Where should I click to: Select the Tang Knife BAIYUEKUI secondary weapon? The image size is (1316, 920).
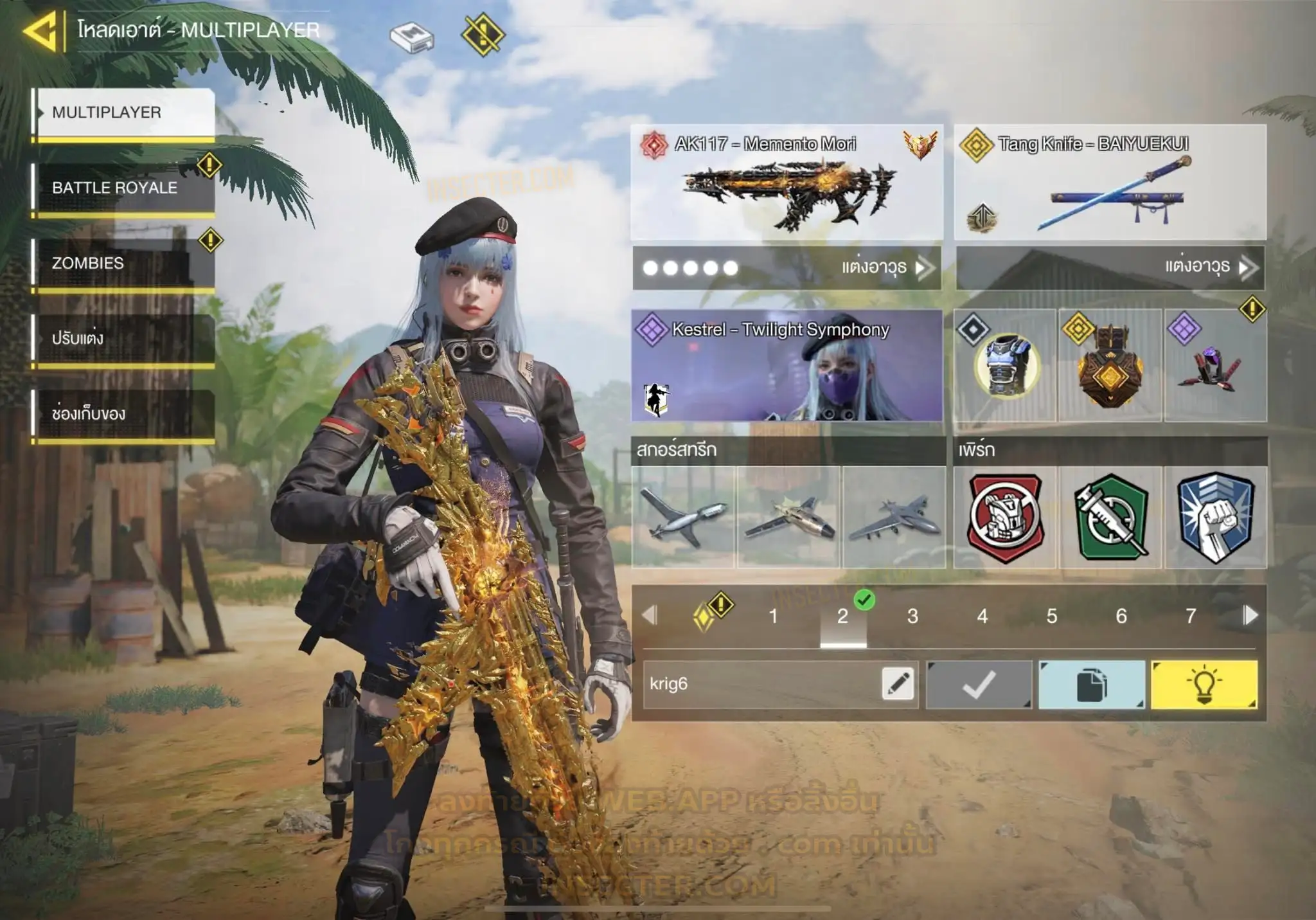(1110, 183)
